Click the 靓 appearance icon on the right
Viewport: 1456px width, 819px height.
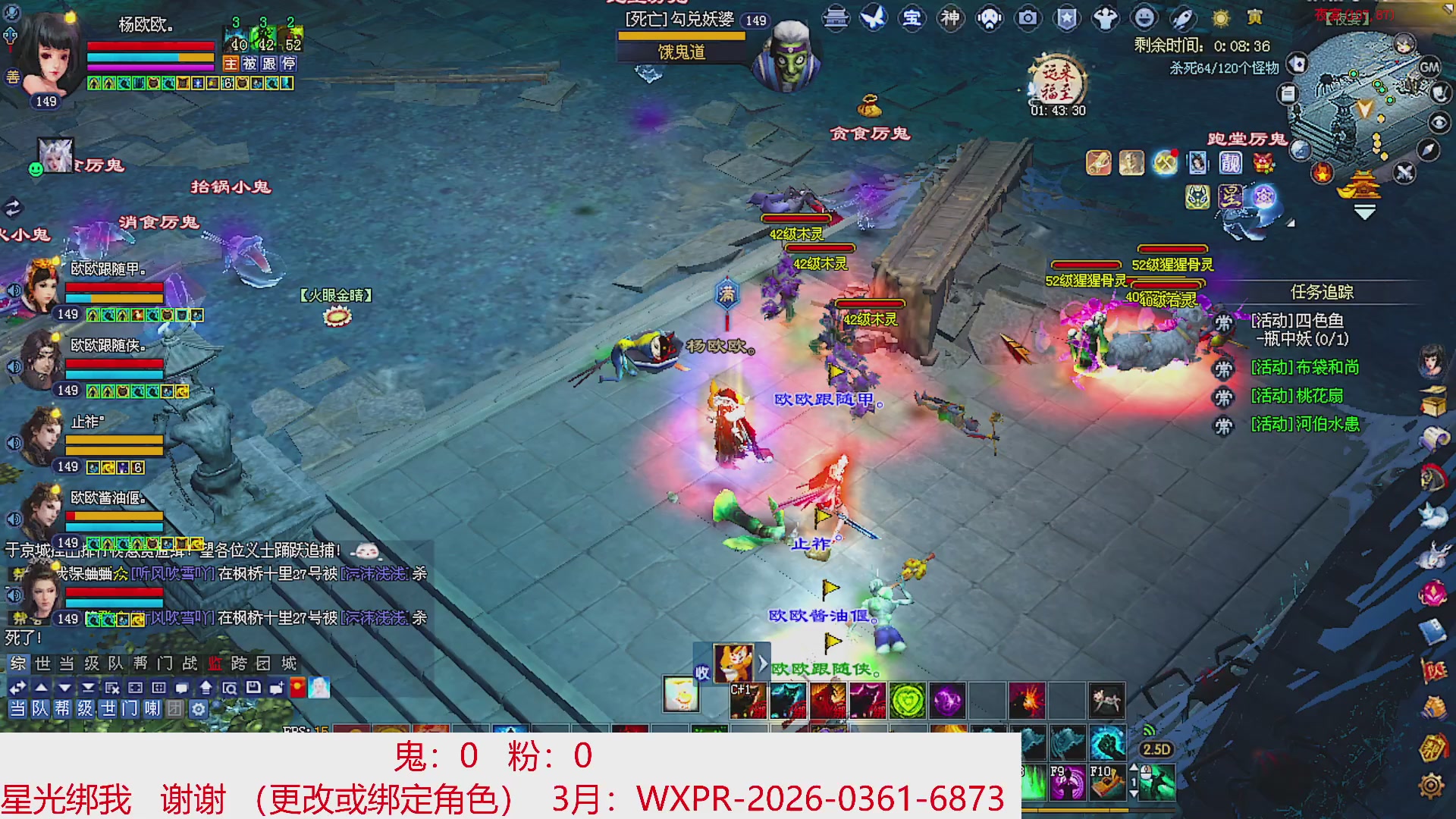tap(1230, 164)
